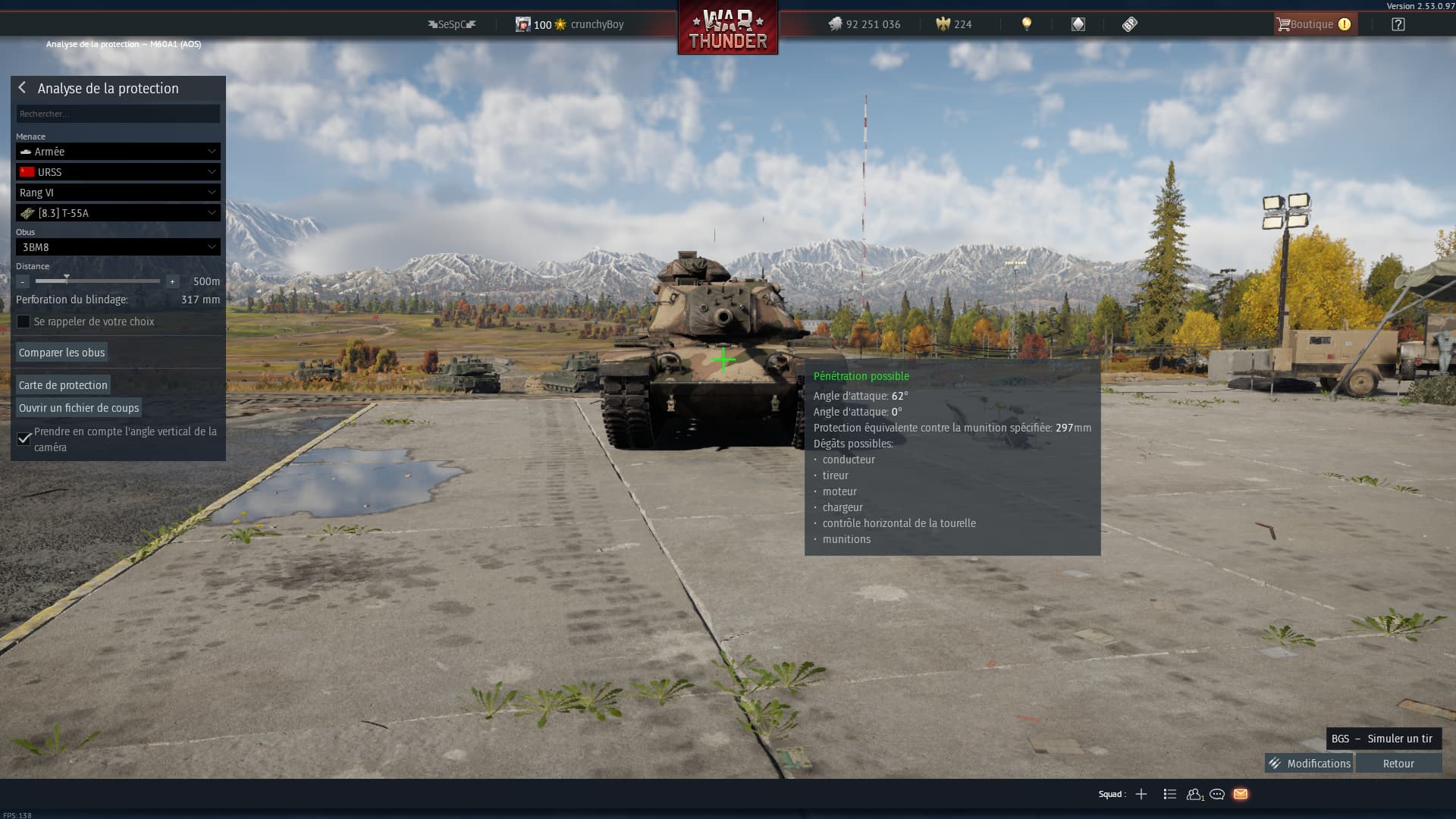1456x819 pixels.
Task: Open the Modifications menu
Action: (x=1310, y=764)
